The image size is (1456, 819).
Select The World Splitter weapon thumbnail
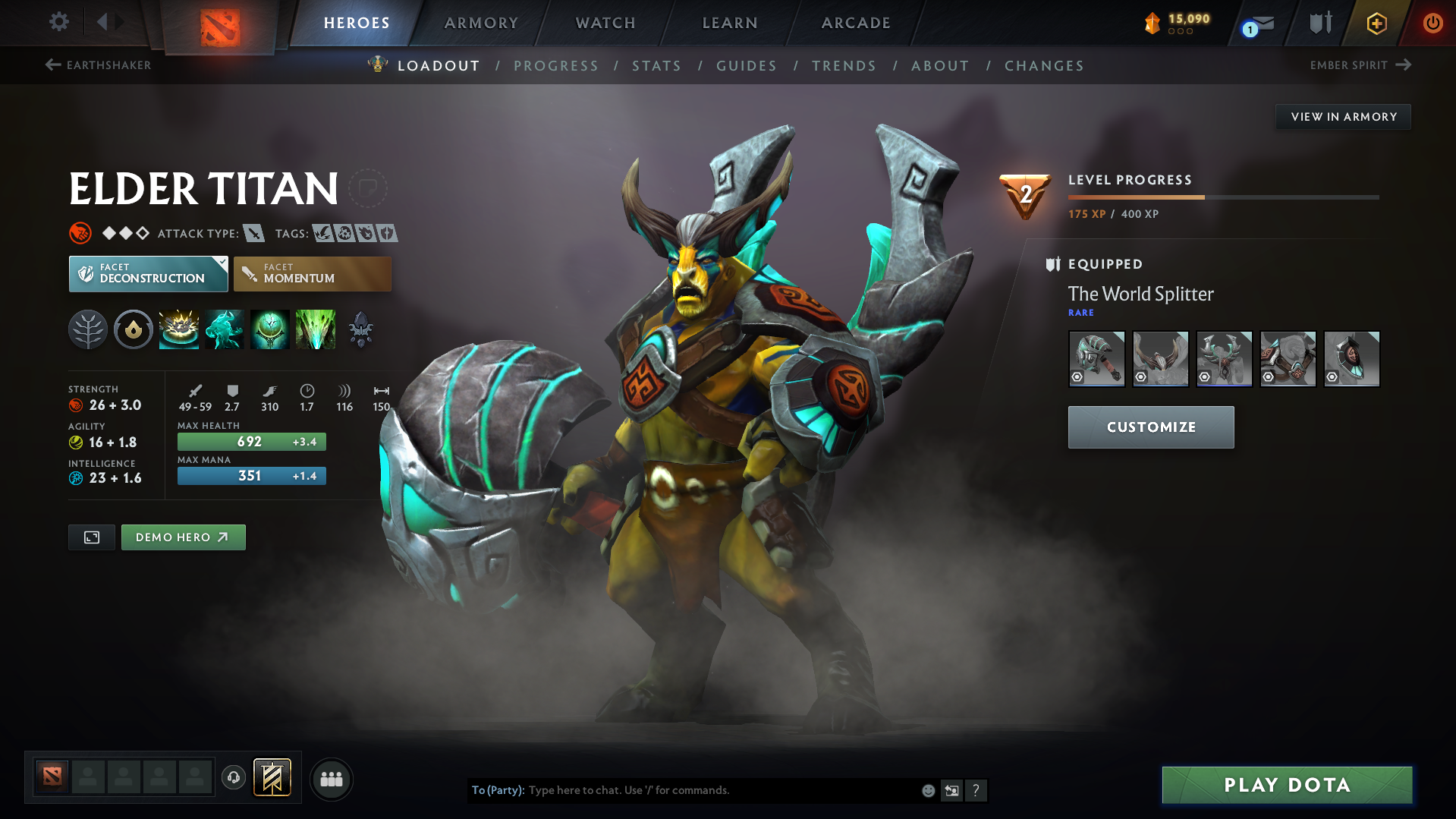tap(1096, 358)
